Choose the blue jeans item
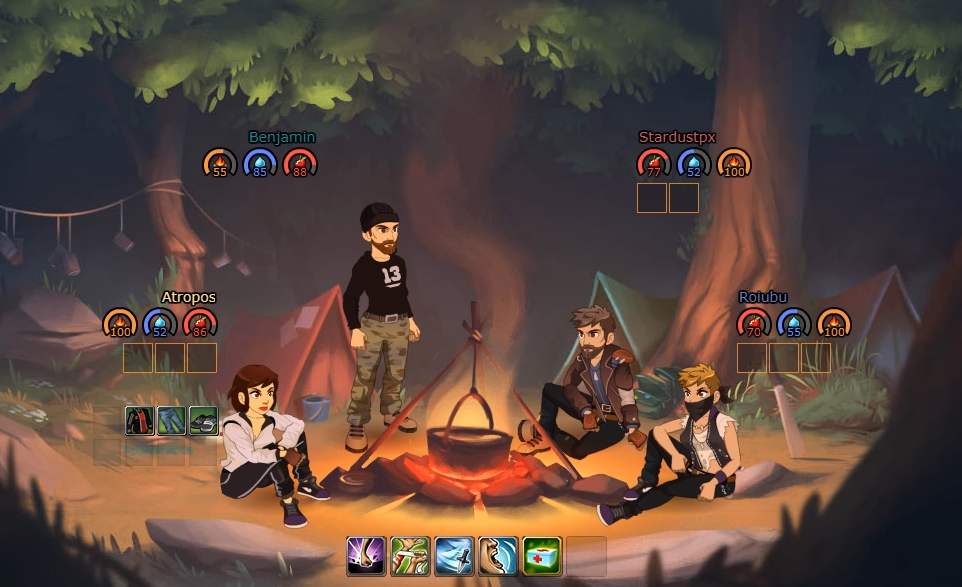This screenshot has width=962, height=587. coord(172,421)
